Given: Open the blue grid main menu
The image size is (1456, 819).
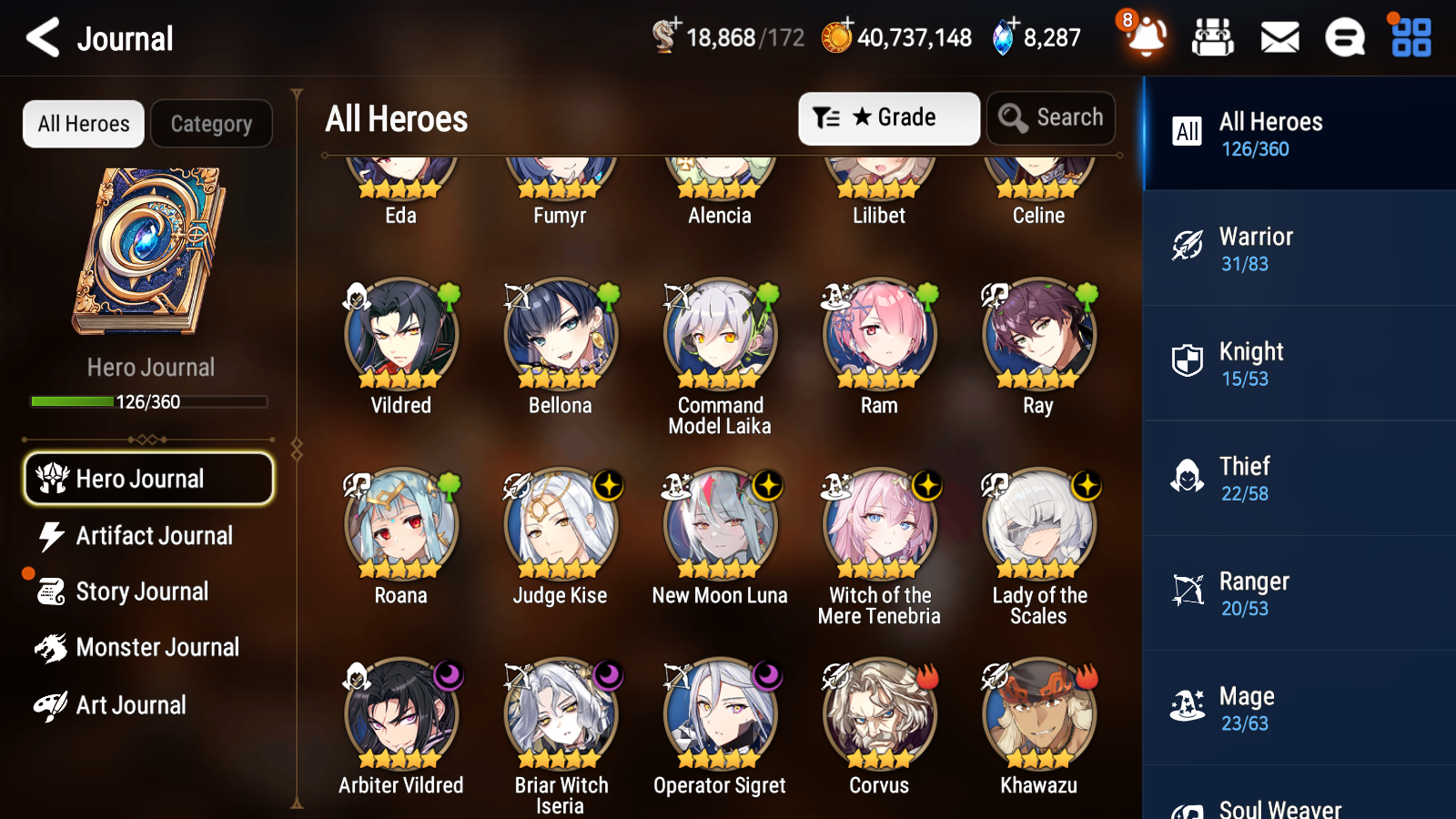Looking at the screenshot, I should pos(1410,38).
